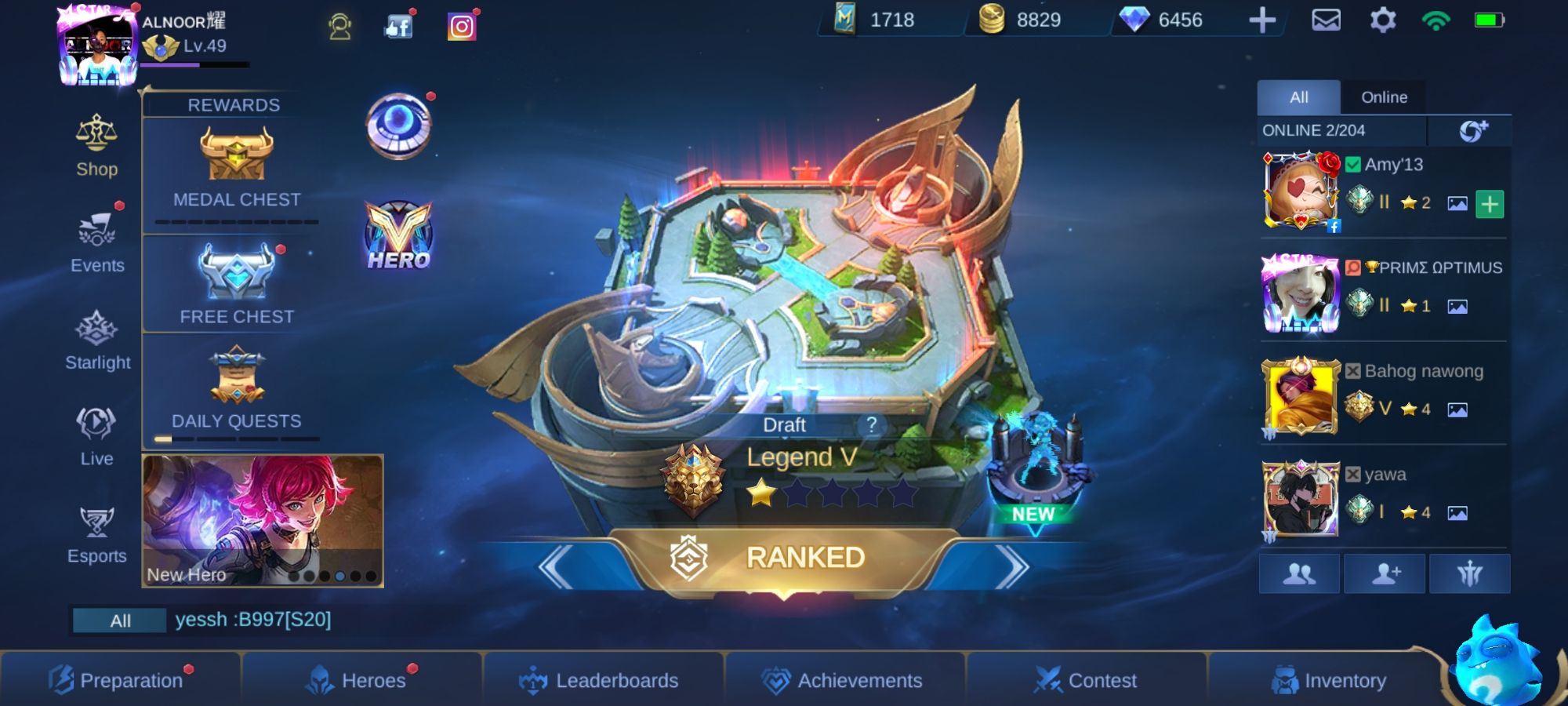The height and width of the screenshot is (706, 1568).
Task: Open the Heroes tab at the bottom
Action: pyautogui.click(x=365, y=680)
